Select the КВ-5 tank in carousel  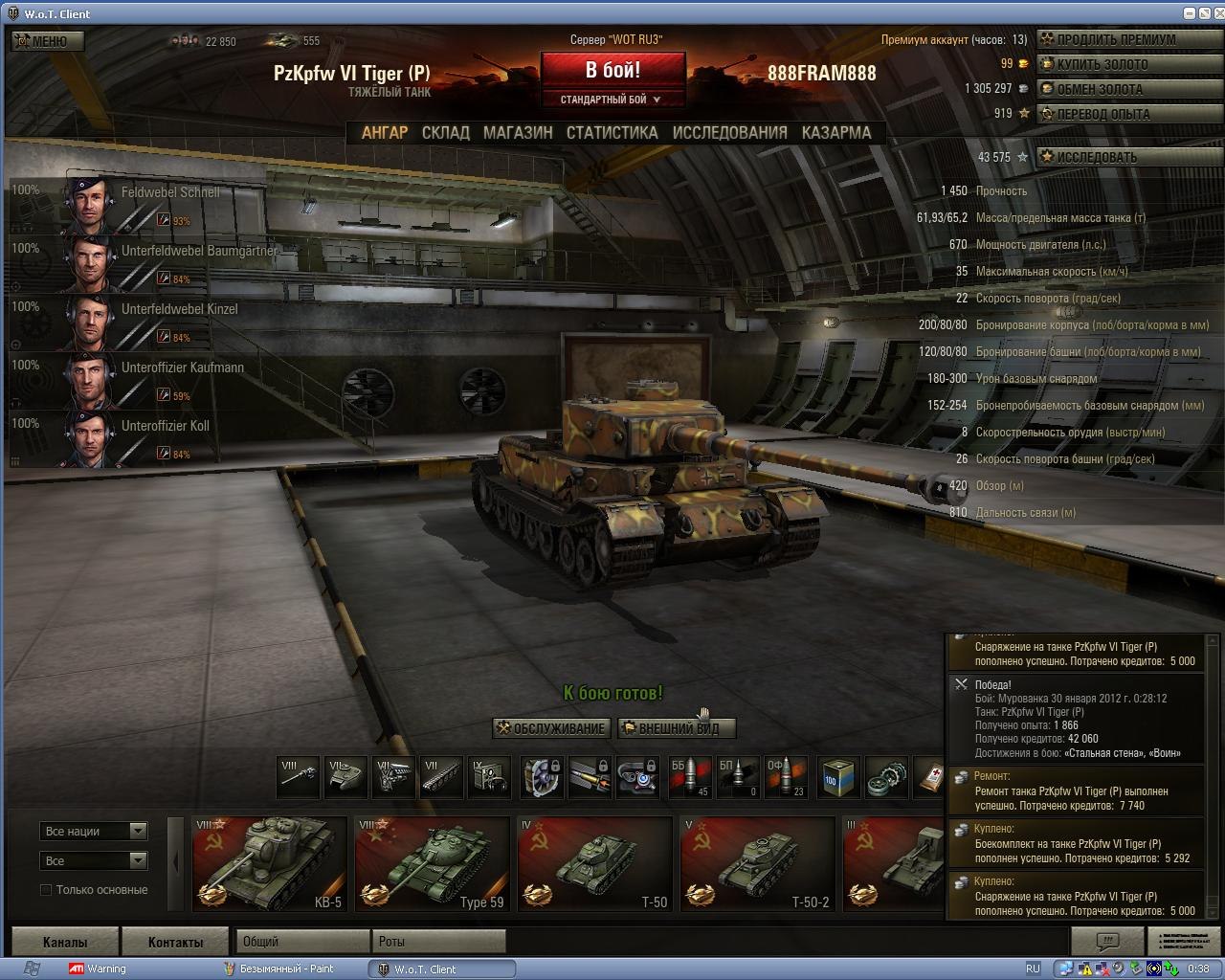click(268, 863)
